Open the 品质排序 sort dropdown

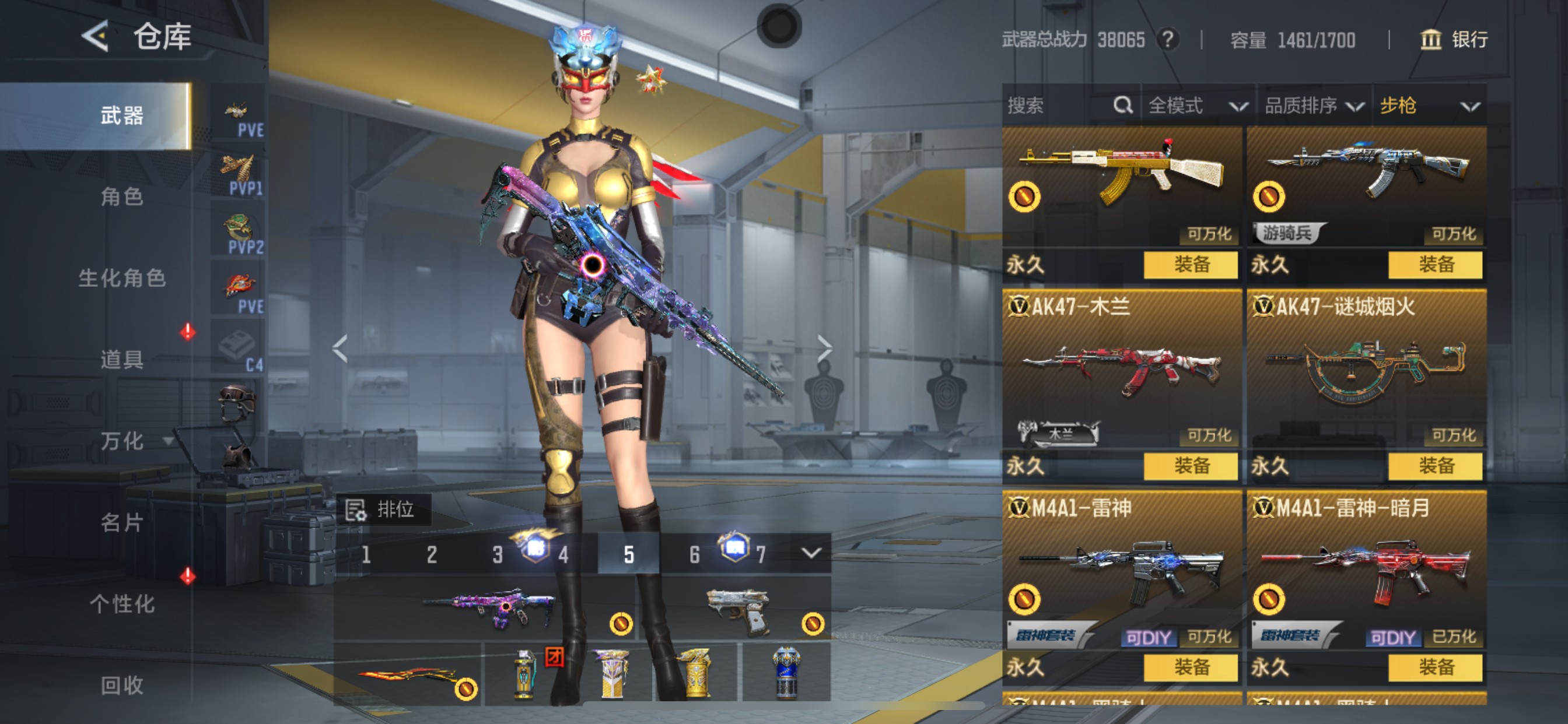click(1312, 106)
